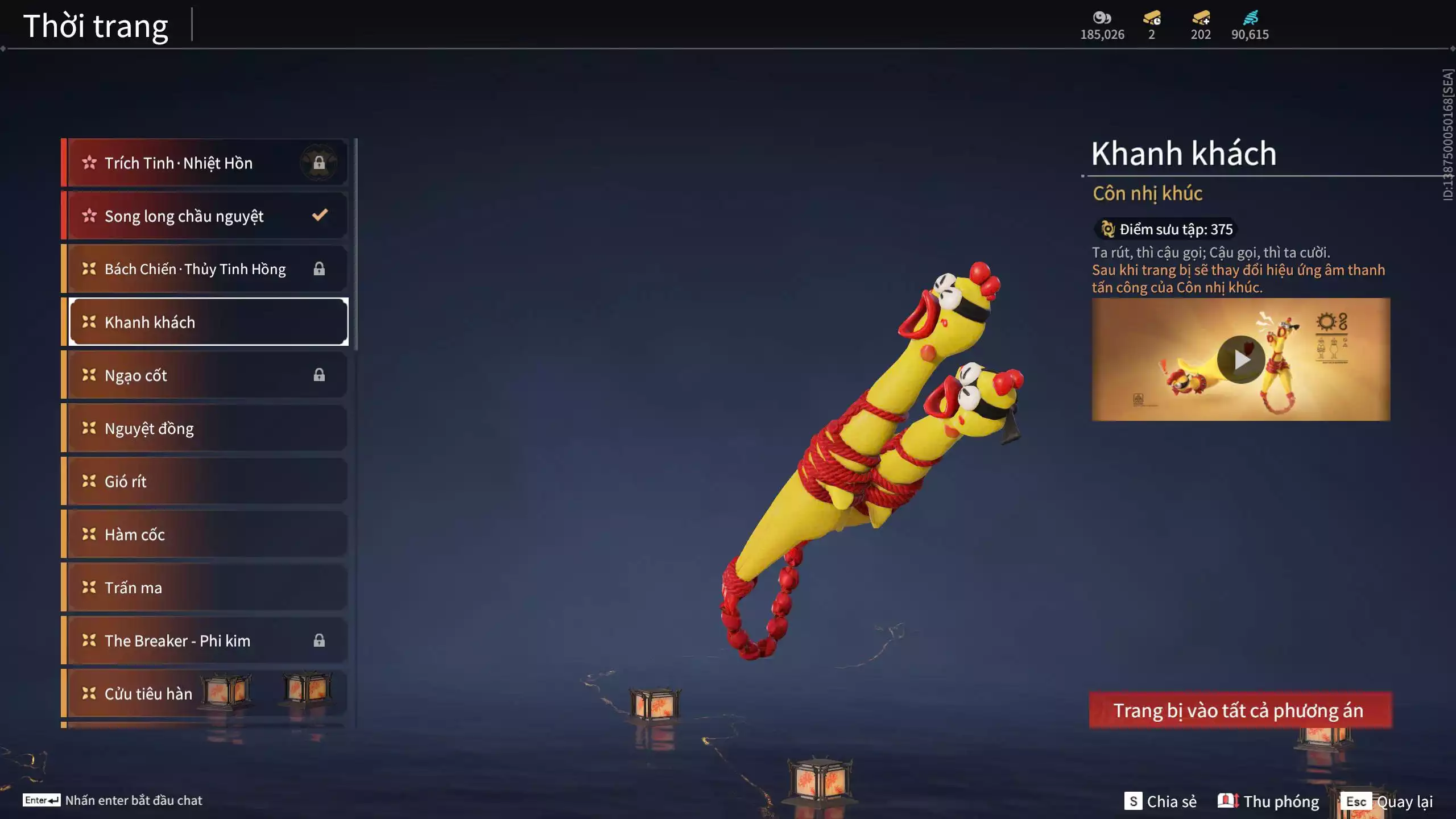Open the Chia sẻ share option
This screenshot has height=819, width=1456.
pyautogui.click(x=1160, y=801)
